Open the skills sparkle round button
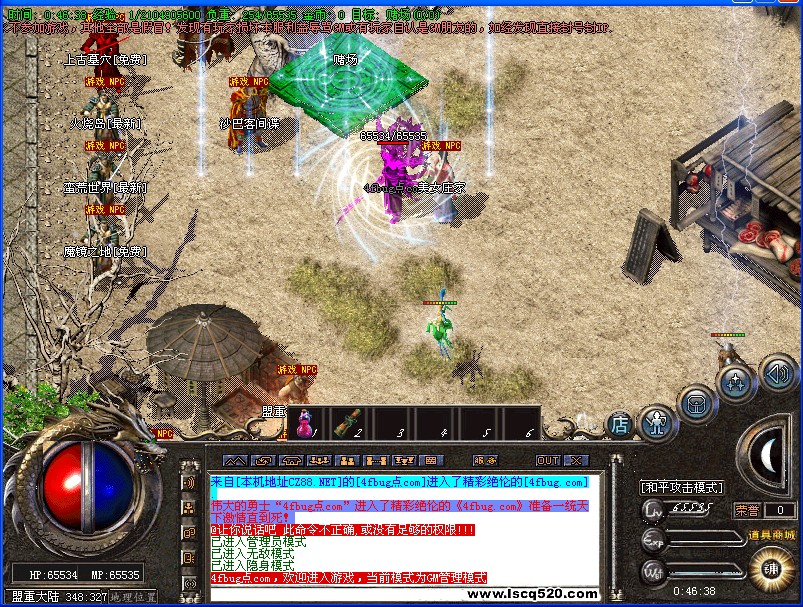The width and height of the screenshot is (803, 607). point(736,382)
